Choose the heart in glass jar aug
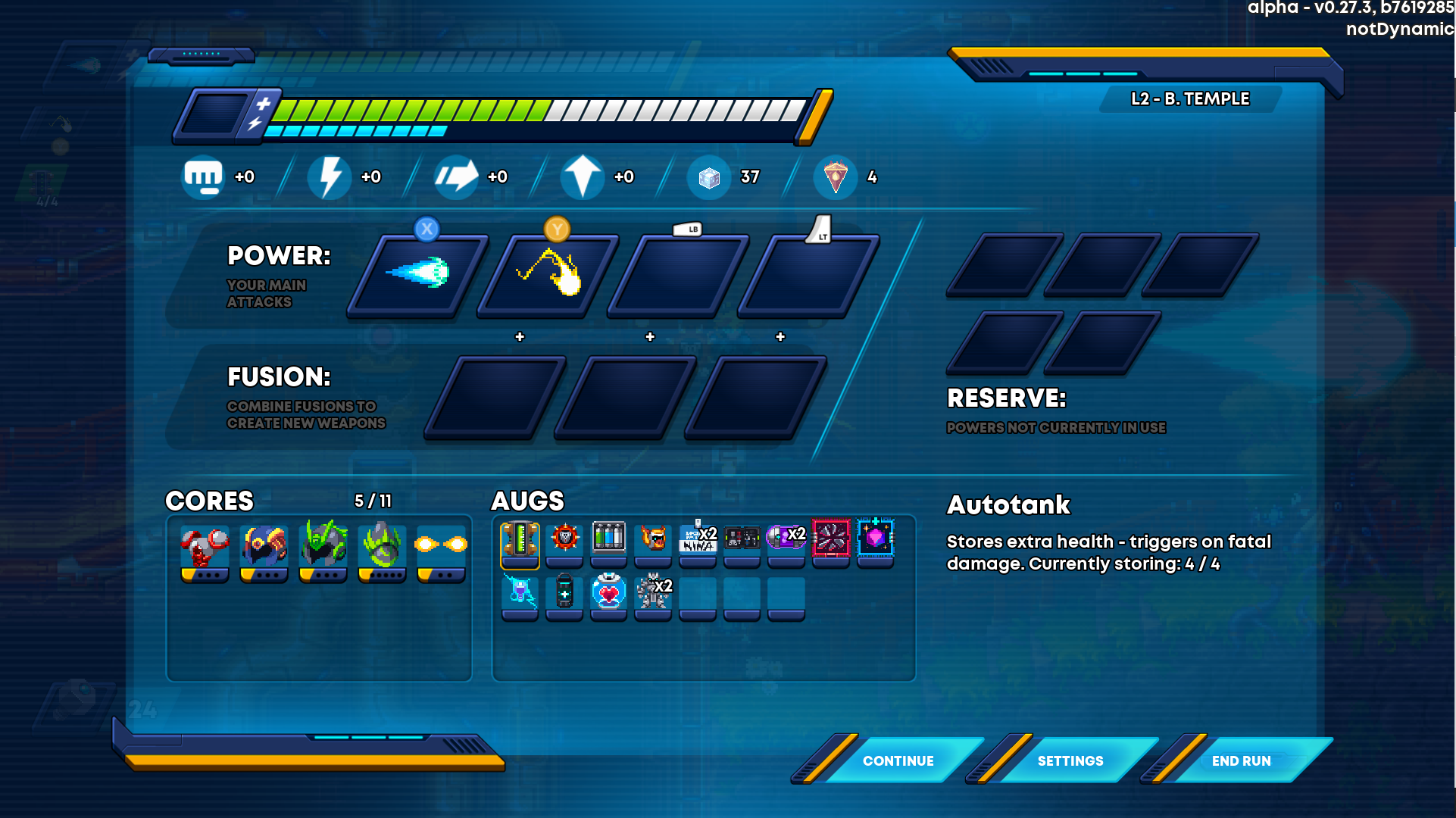This screenshot has width=1456, height=818. (608, 593)
